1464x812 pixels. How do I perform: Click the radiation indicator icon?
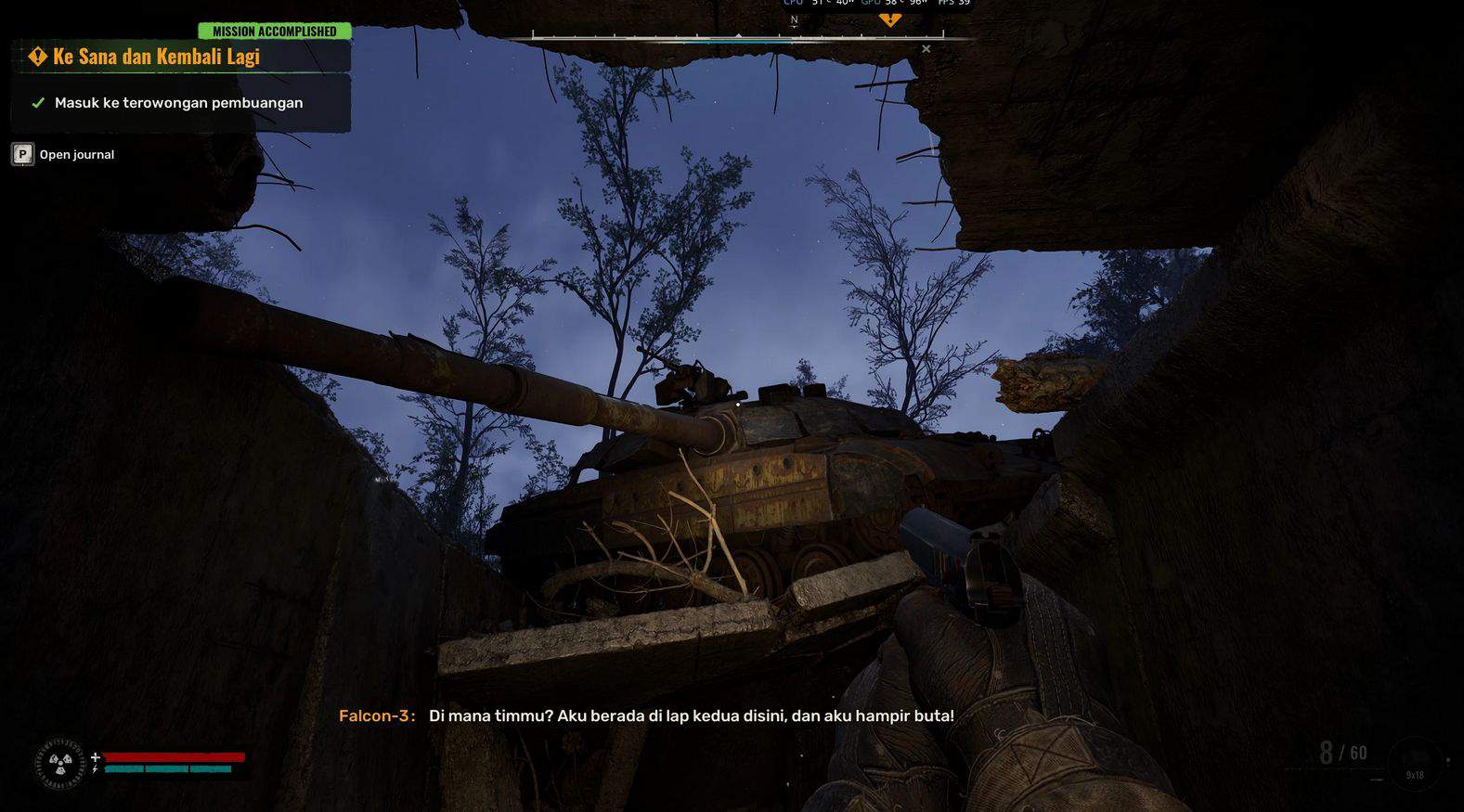click(x=61, y=764)
